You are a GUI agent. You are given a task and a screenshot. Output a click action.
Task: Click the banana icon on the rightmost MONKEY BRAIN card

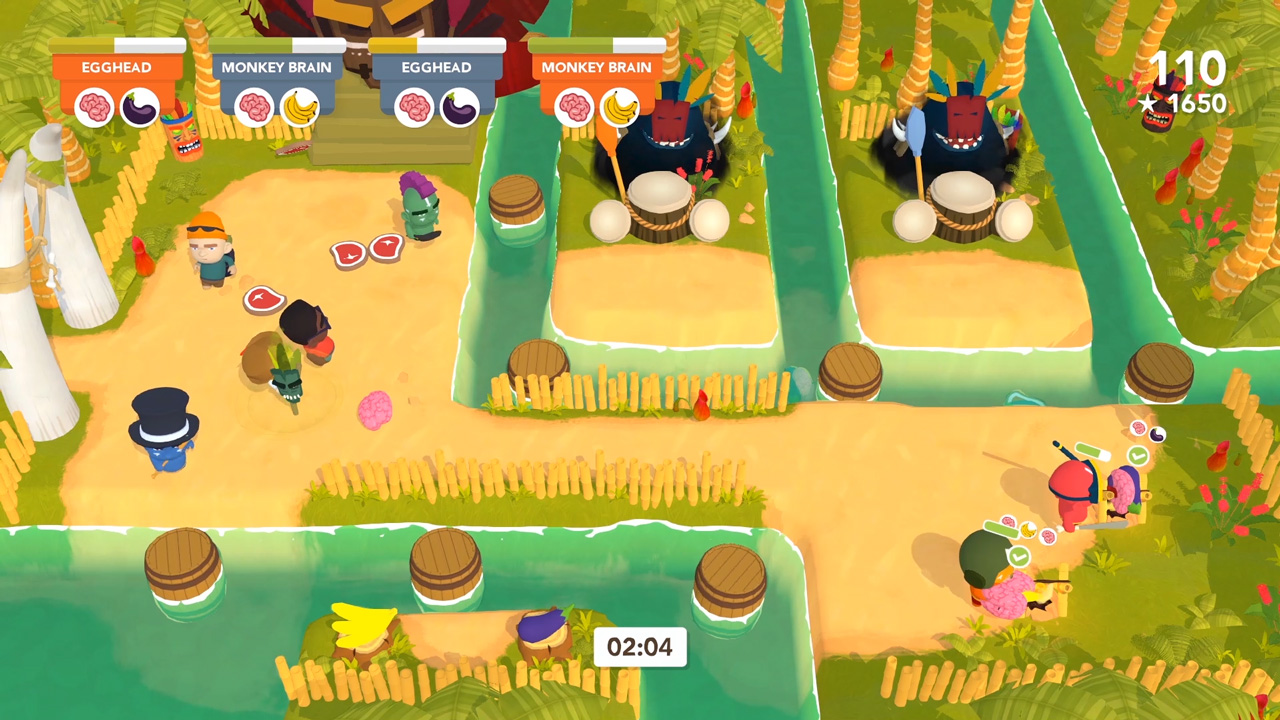[x=620, y=107]
